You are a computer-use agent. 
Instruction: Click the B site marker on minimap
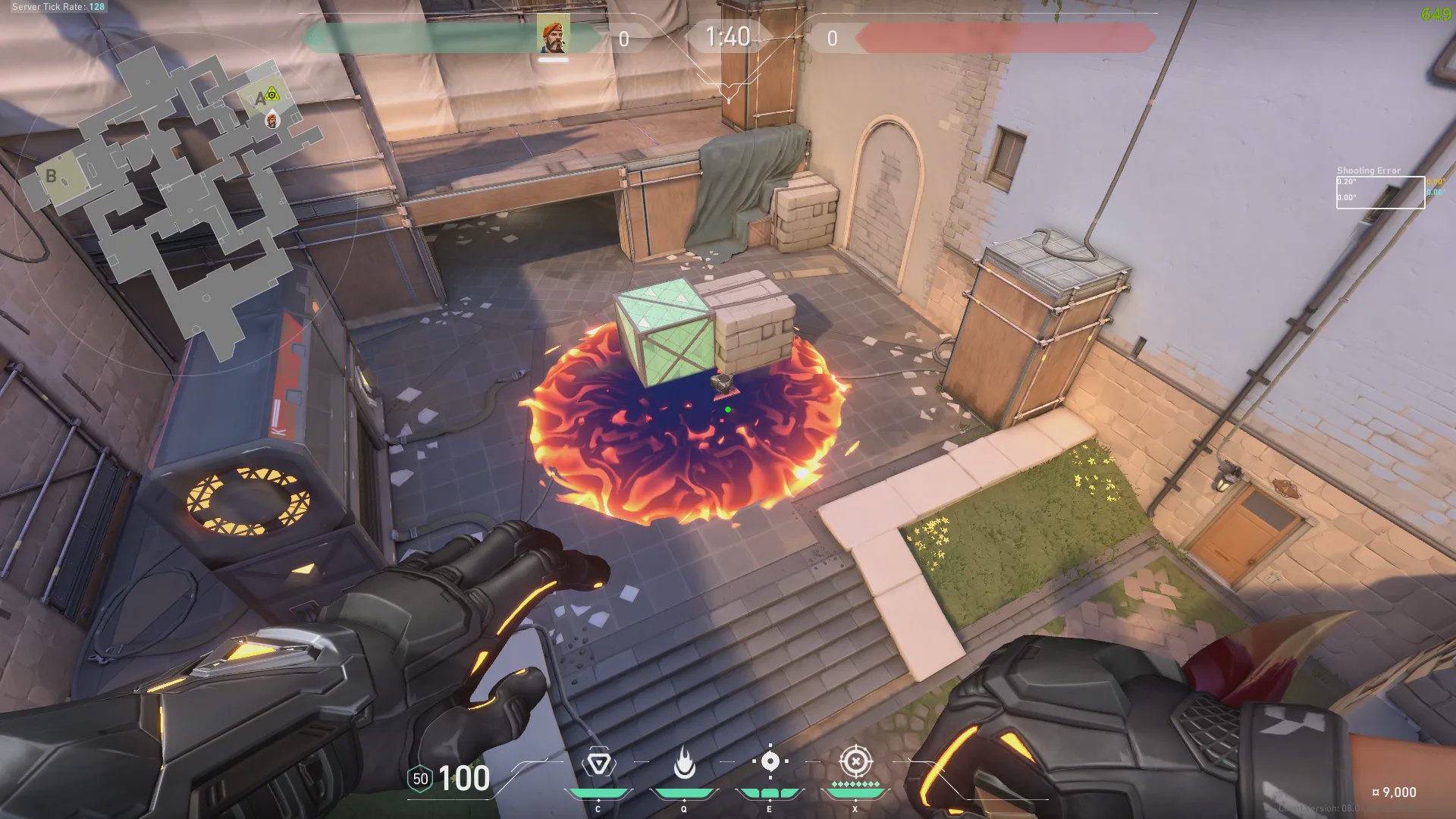[51, 176]
